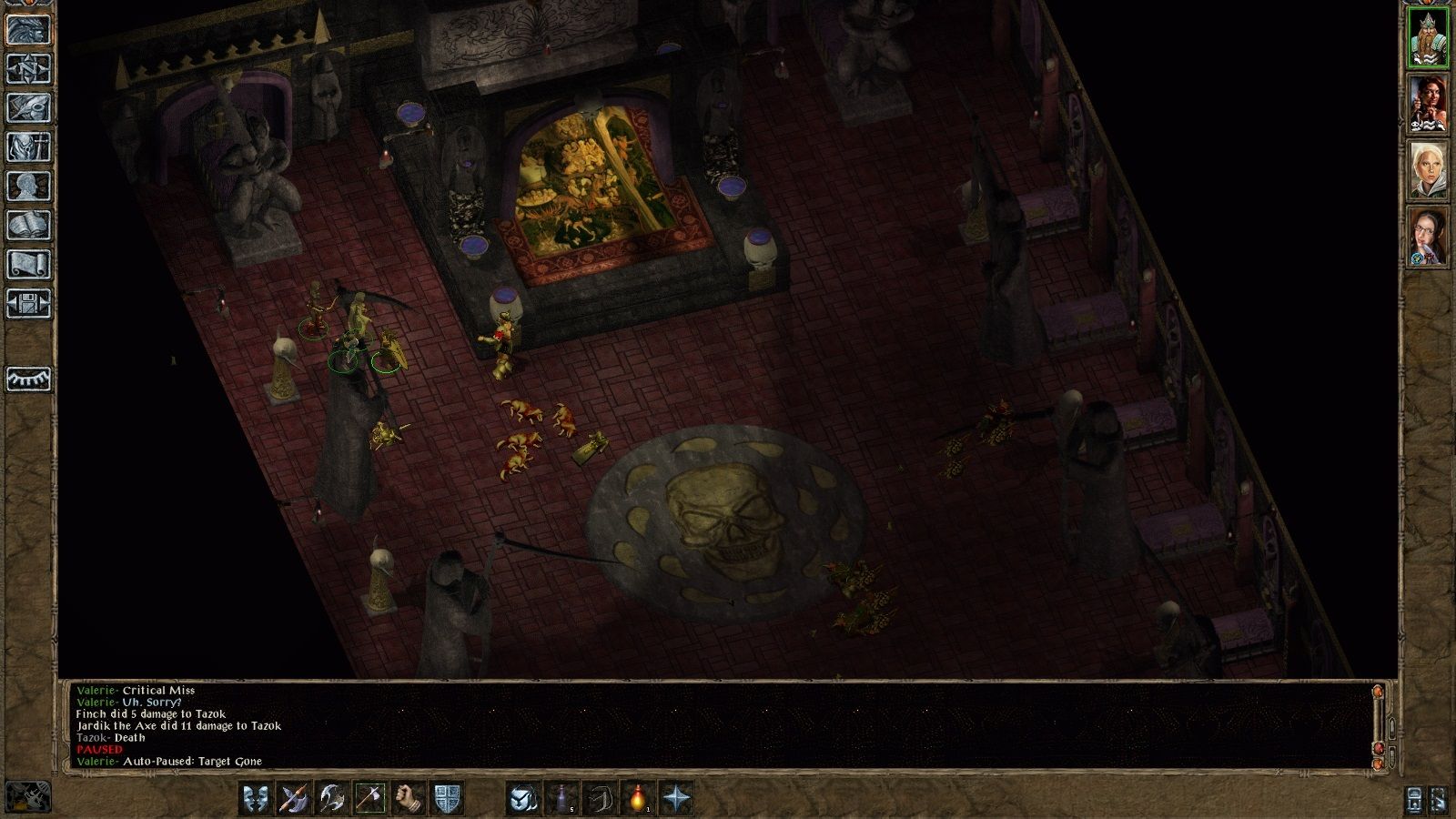Image resolution: width=1456 pixels, height=819 pixels.
Task: Use the orange potion quick item
Action: 637,798
